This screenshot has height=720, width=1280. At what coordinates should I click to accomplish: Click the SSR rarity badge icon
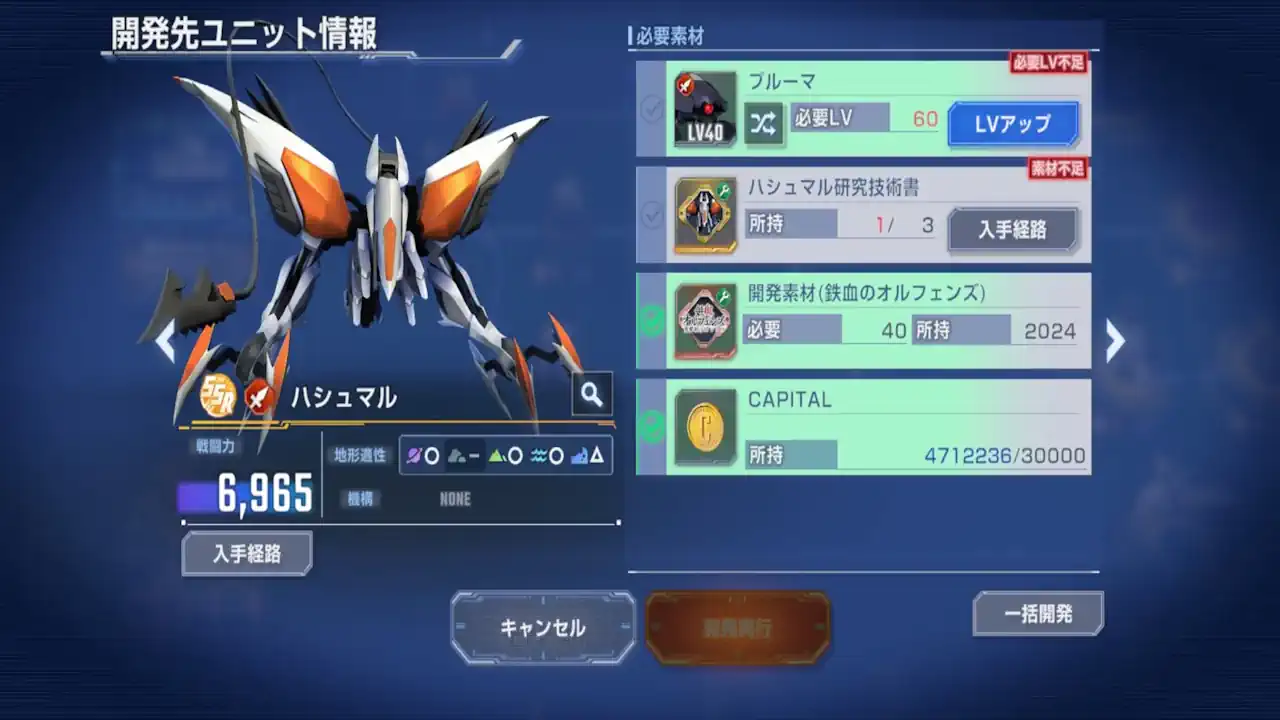(x=218, y=394)
